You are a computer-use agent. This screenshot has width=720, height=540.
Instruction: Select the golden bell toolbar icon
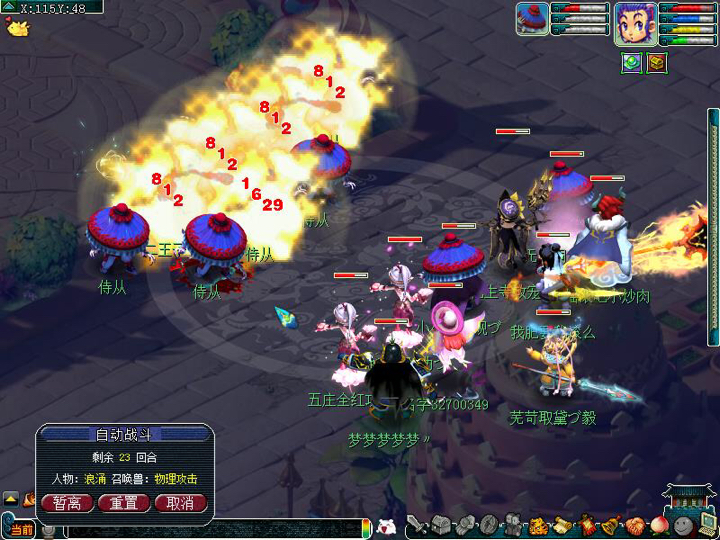[x=610, y=525]
